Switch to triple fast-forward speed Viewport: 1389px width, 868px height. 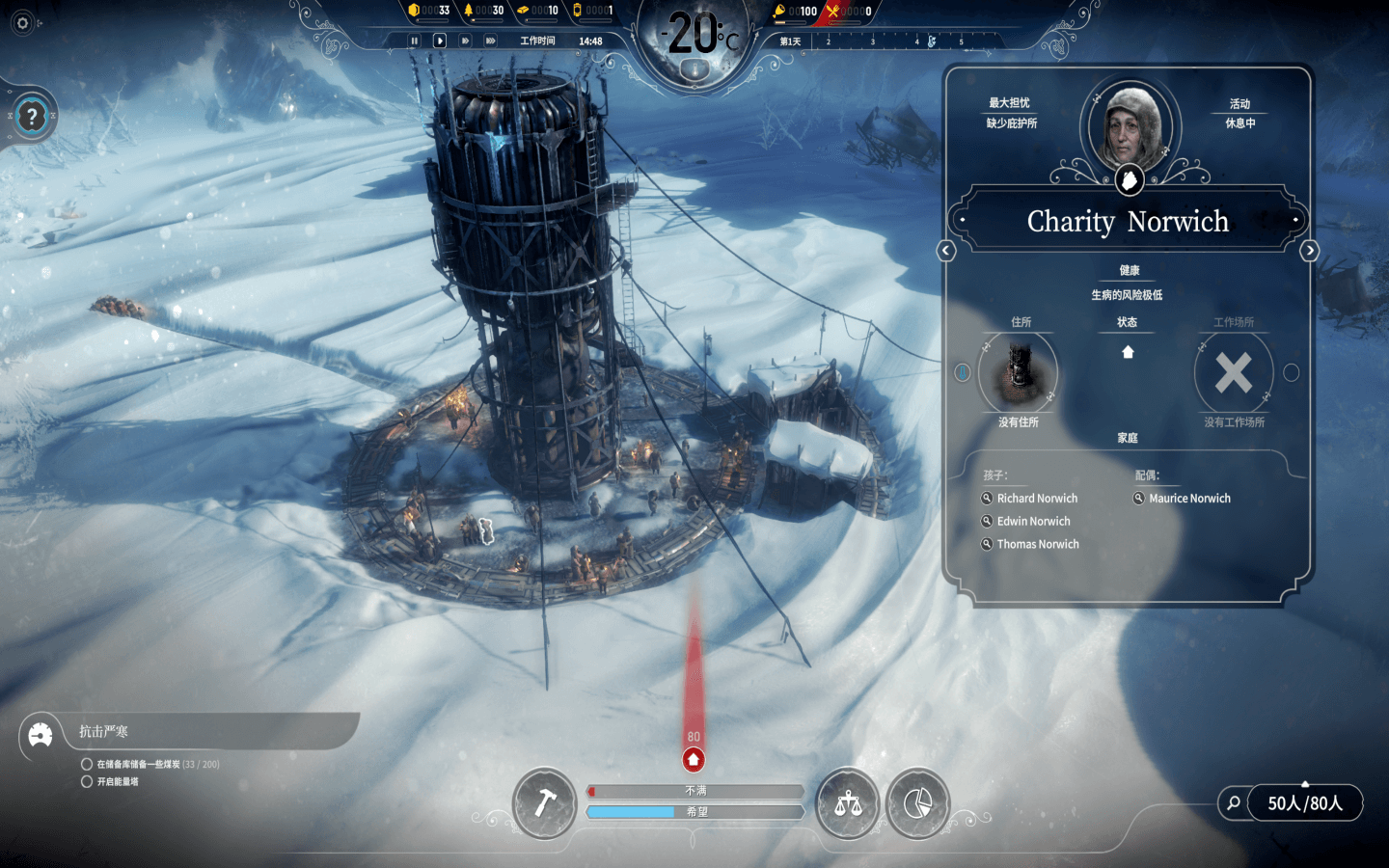pyautogui.click(x=490, y=41)
